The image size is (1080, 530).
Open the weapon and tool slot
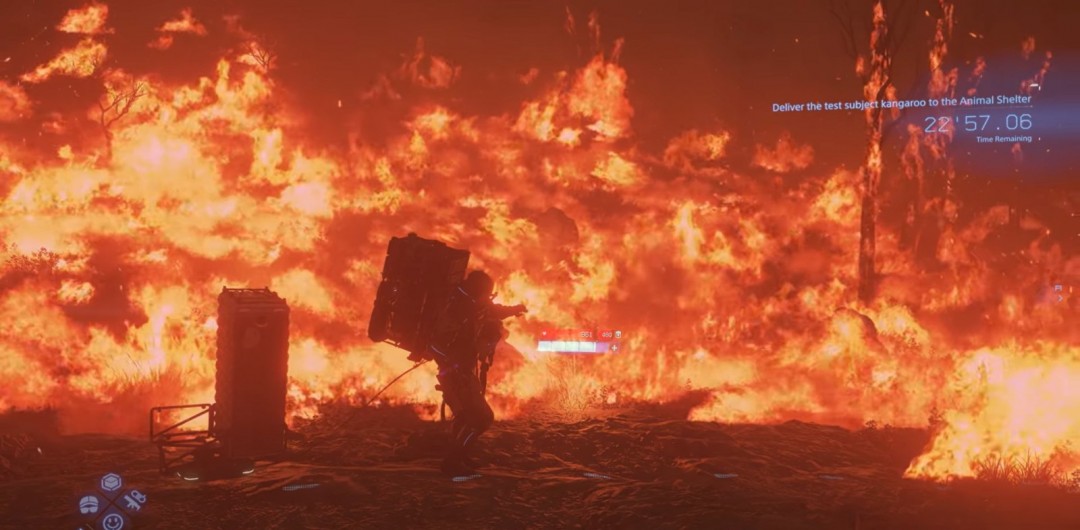pos(134,499)
